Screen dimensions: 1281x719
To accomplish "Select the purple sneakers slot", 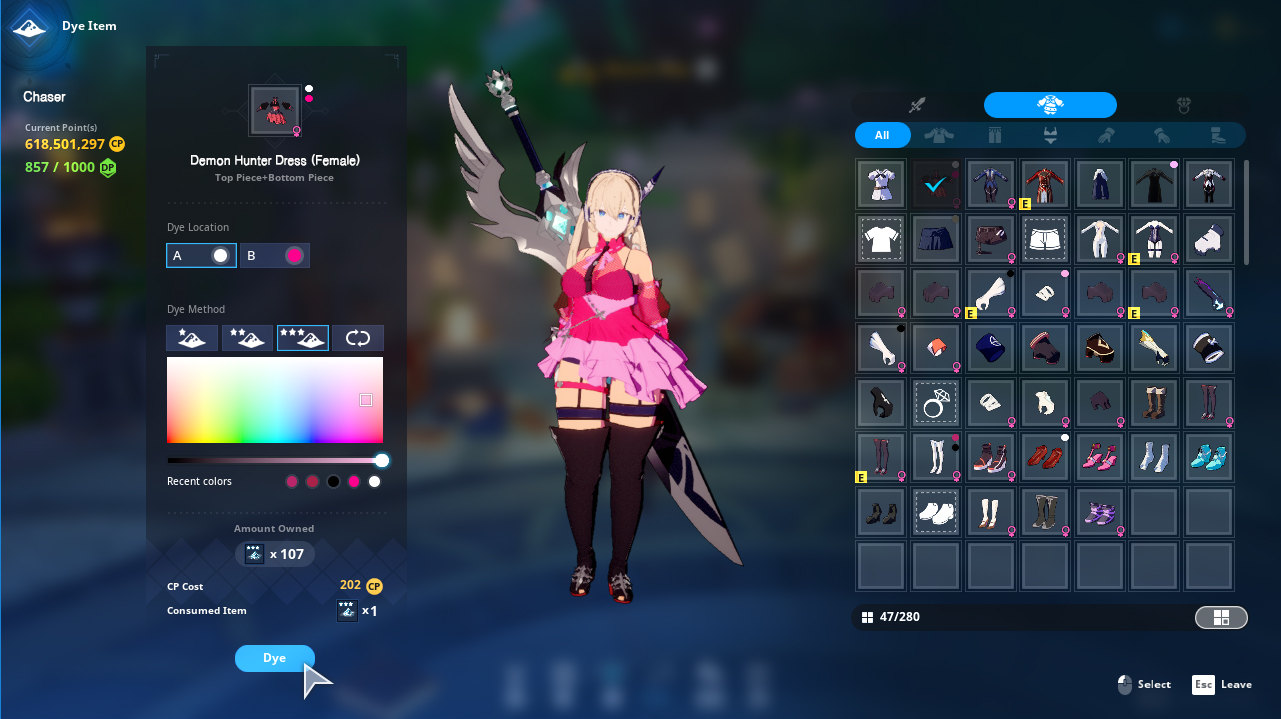I will pos(1100,512).
